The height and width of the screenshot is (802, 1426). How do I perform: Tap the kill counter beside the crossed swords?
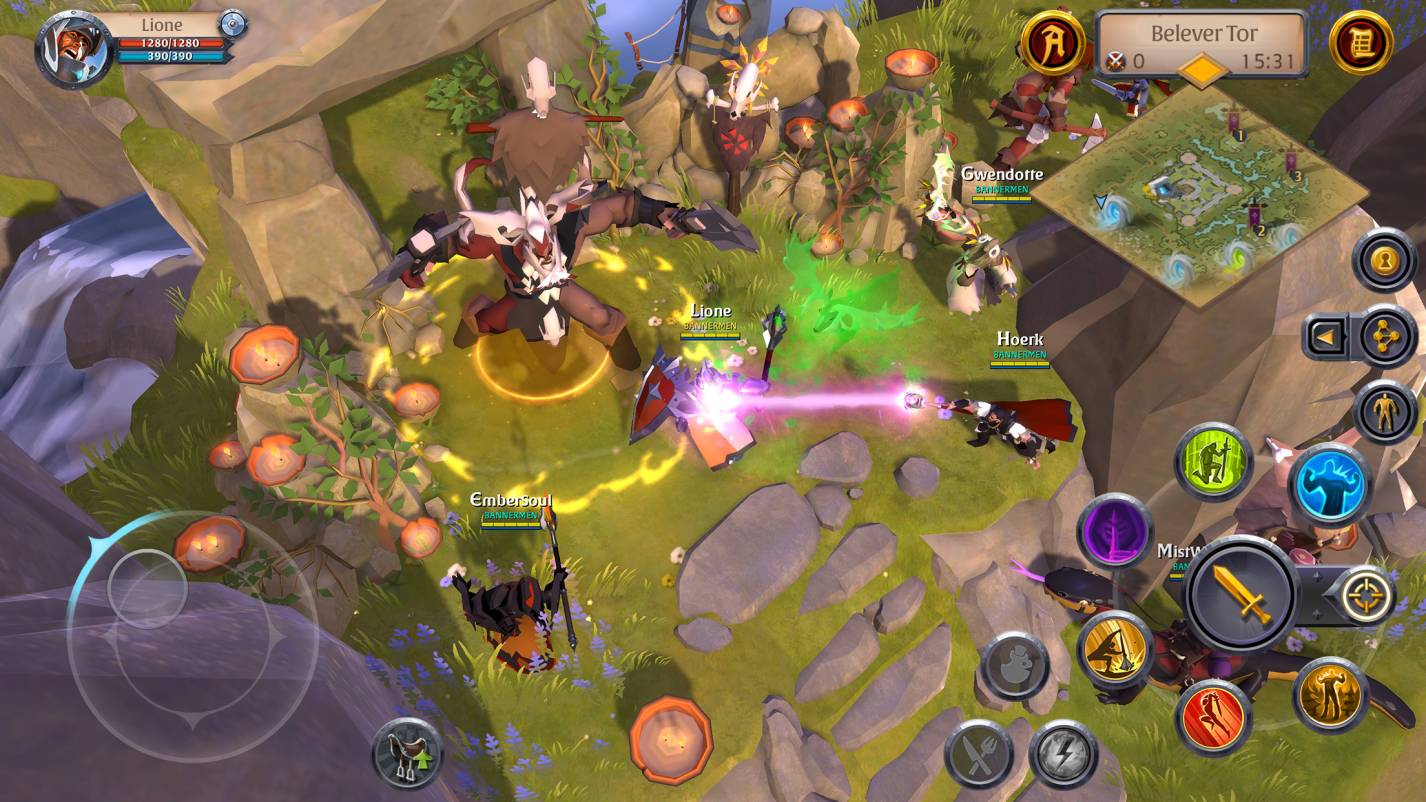coord(1125,60)
